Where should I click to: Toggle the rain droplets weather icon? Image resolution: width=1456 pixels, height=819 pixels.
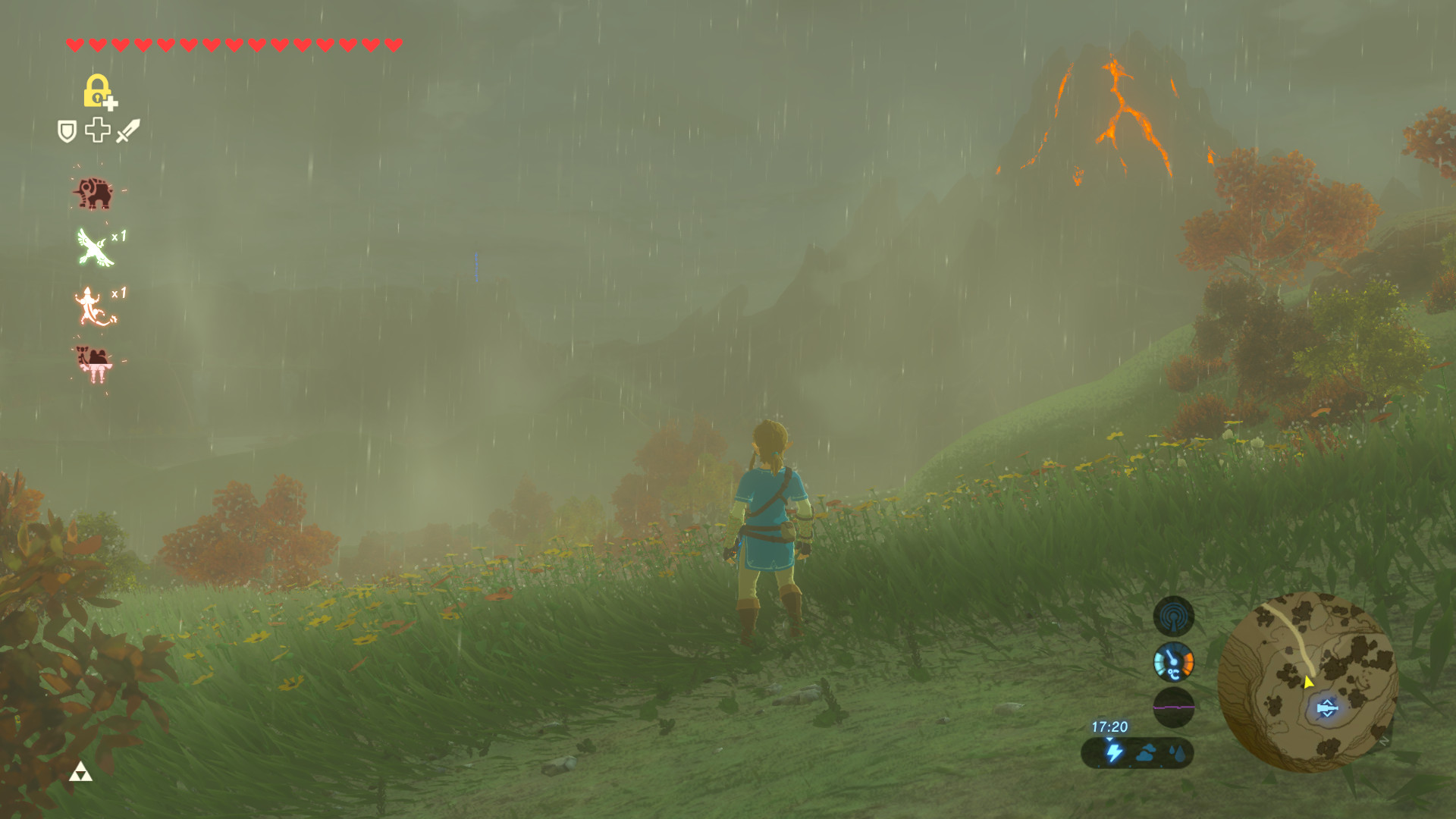pyautogui.click(x=1178, y=754)
